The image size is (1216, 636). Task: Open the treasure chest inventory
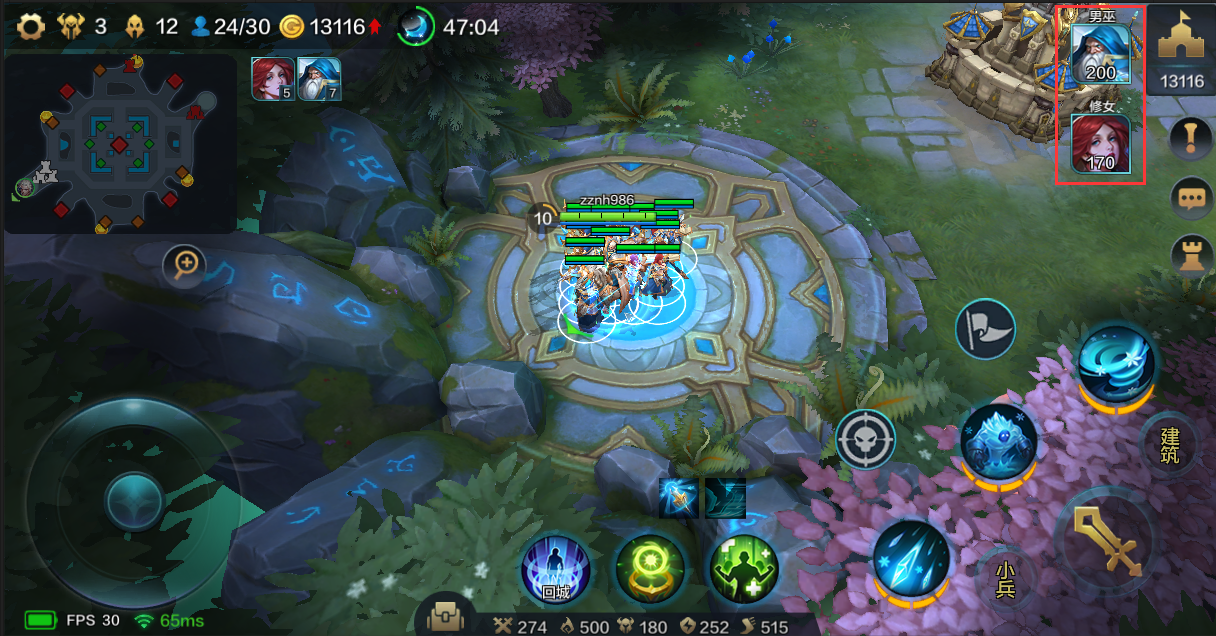[x=445, y=618]
